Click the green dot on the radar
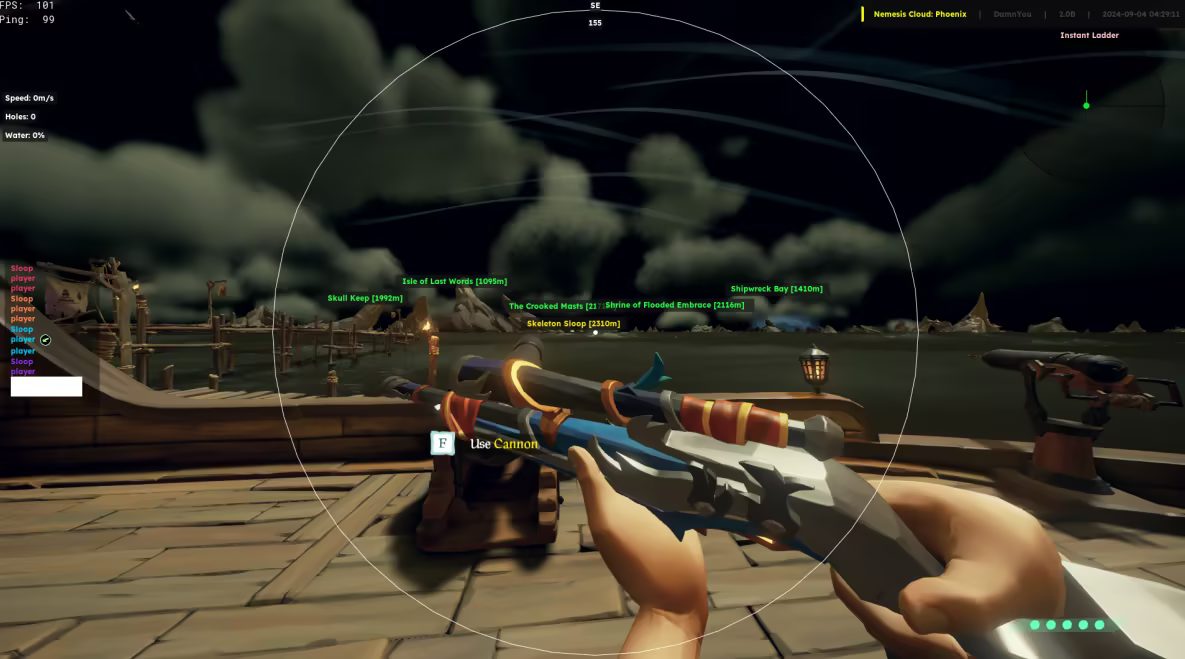Viewport: 1185px width, 659px height. pyautogui.click(x=1086, y=105)
